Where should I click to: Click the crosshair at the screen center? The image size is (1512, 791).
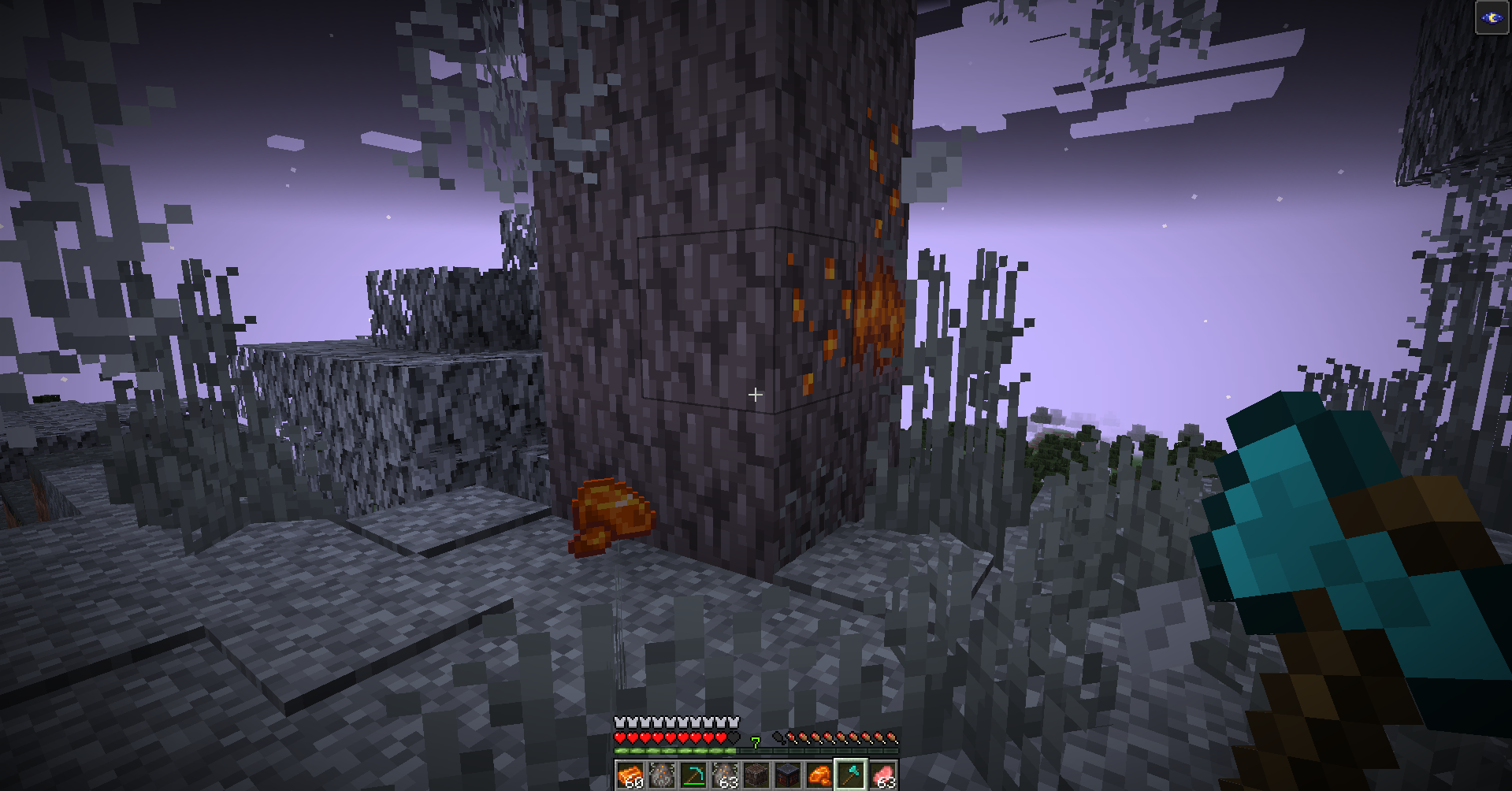[x=756, y=395]
